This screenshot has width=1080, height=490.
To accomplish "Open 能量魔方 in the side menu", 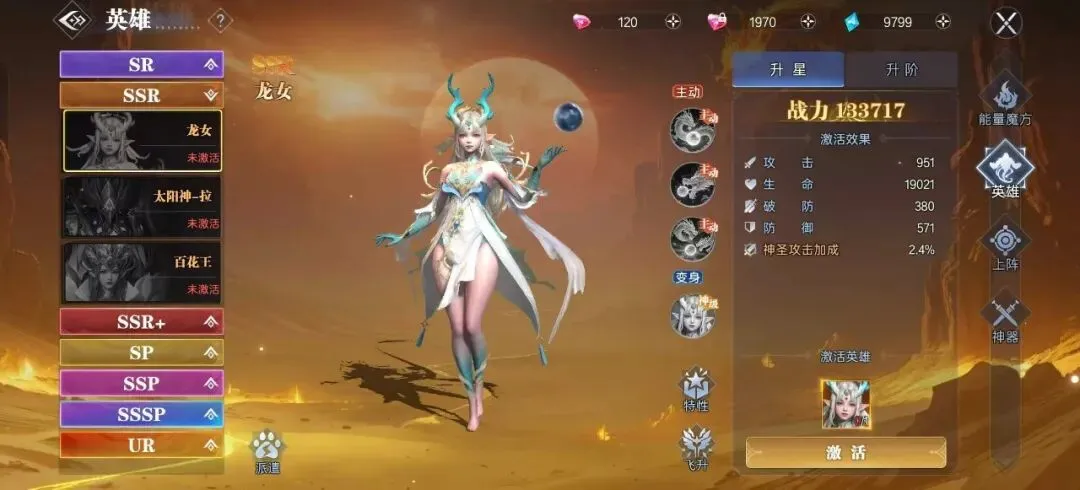I will (1005, 102).
